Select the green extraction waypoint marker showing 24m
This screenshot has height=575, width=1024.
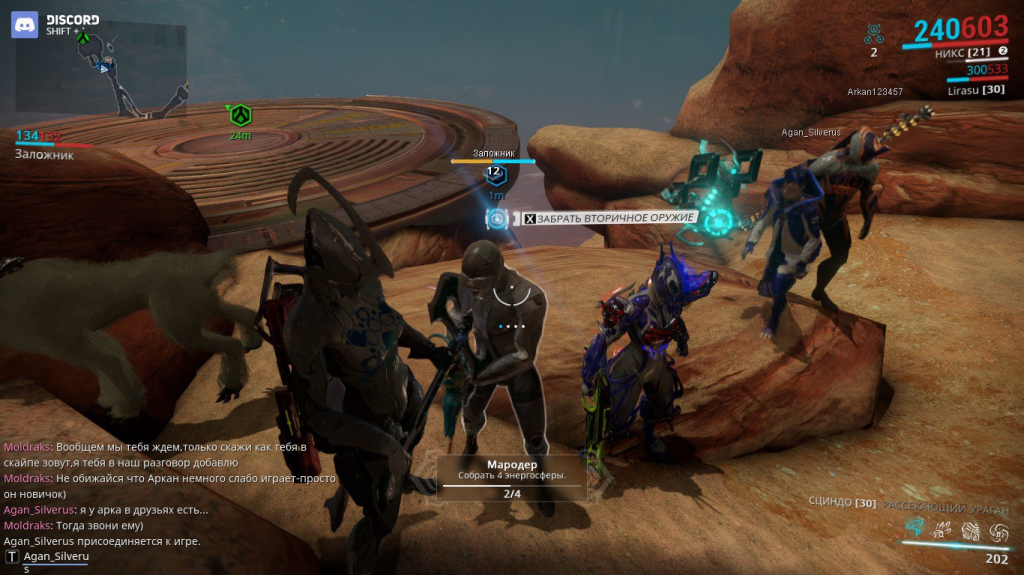[x=240, y=115]
